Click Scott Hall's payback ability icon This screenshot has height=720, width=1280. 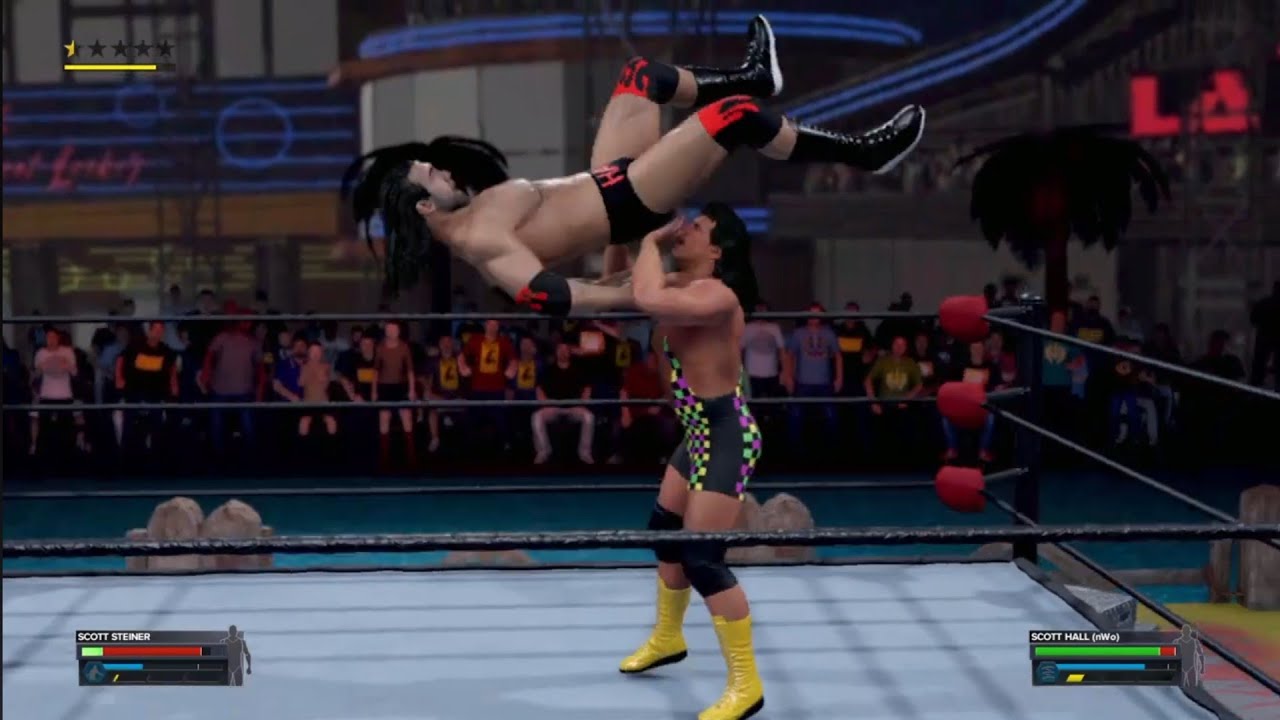[x=1048, y=672]
